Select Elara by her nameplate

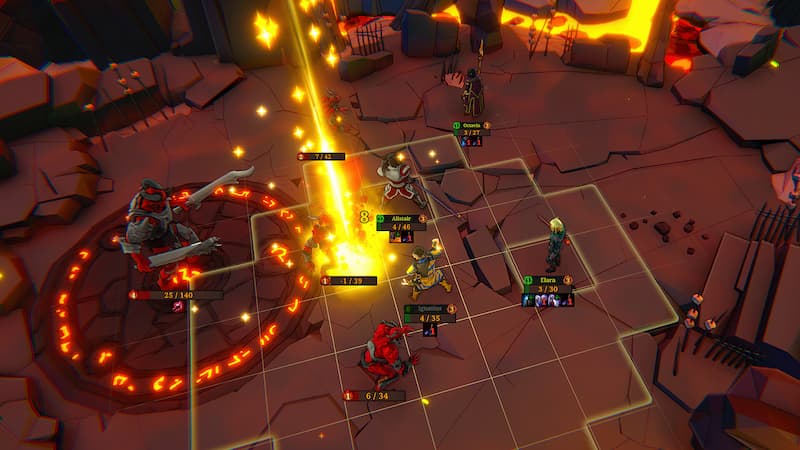tap(547, 280)
